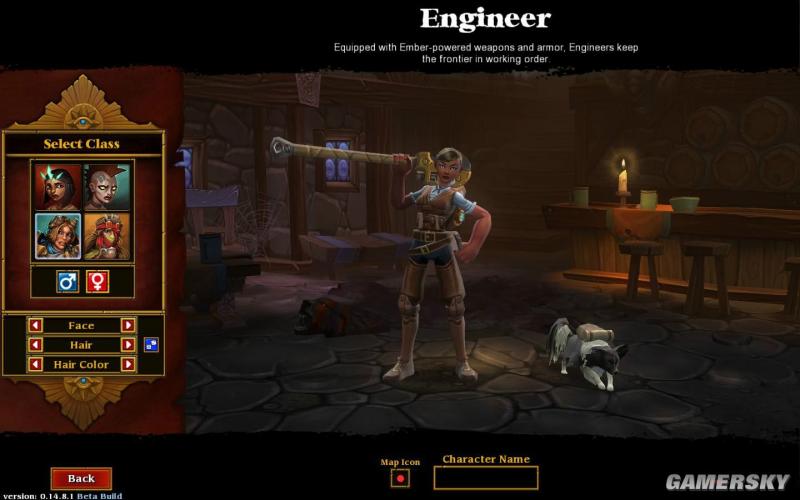The width and height of the screenshot is (800, 500).
Task: Randomize appearance with the blue dice button
Action: coord(151,345)
